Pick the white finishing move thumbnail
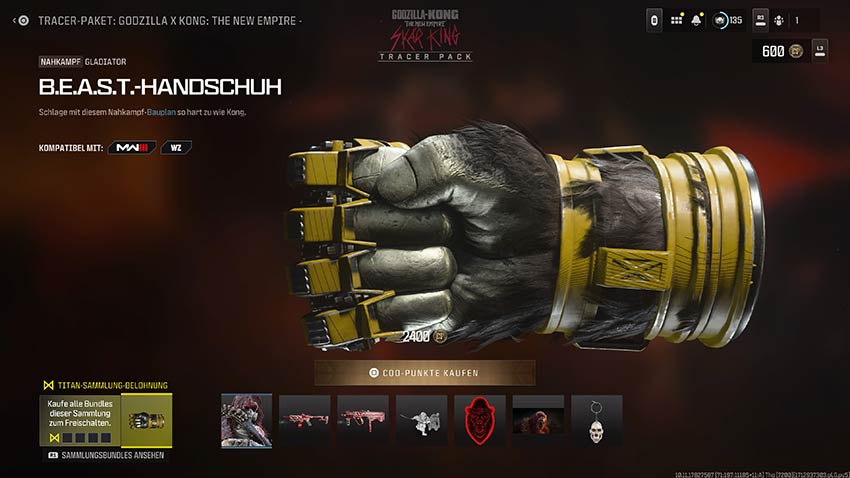 point(421,420)
